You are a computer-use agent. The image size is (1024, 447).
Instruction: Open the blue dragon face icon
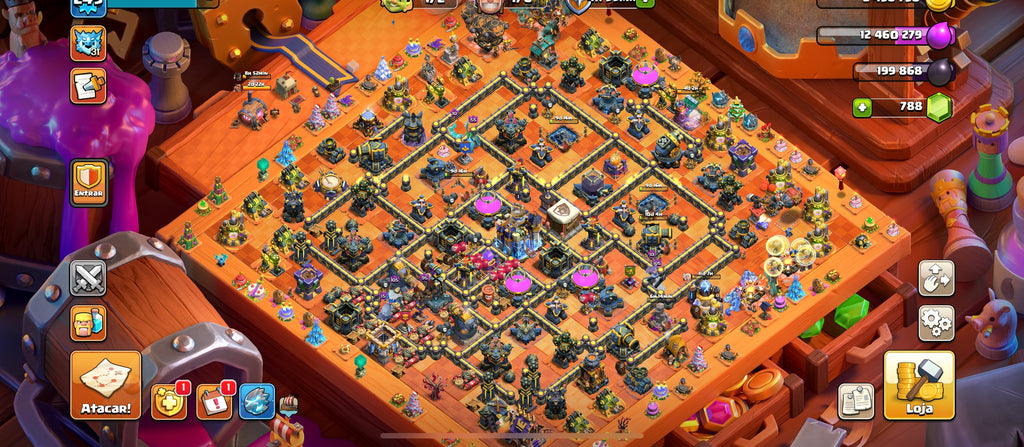coord(88,42)
